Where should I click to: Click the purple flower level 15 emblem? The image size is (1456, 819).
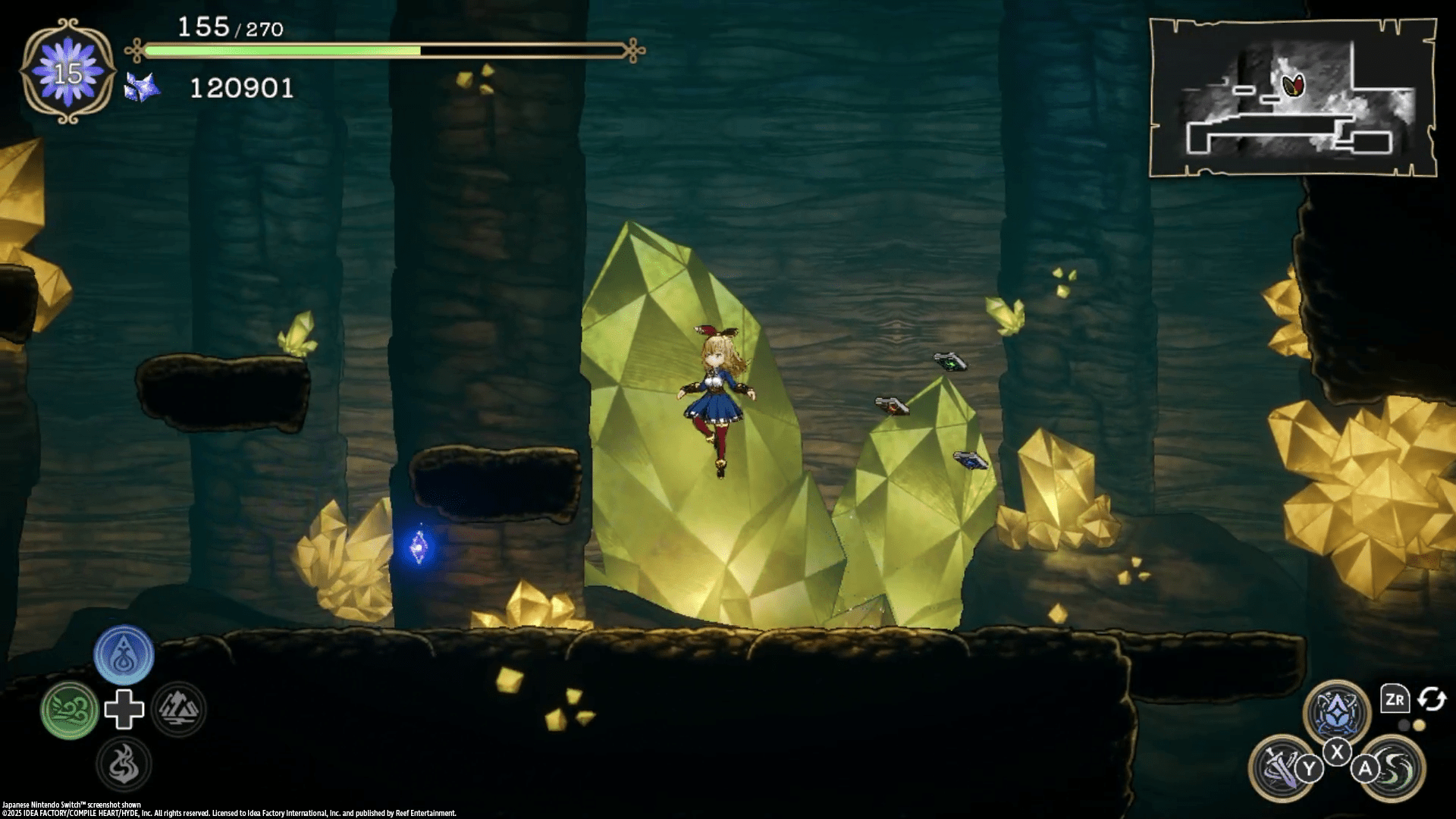(x=69, y=71)
